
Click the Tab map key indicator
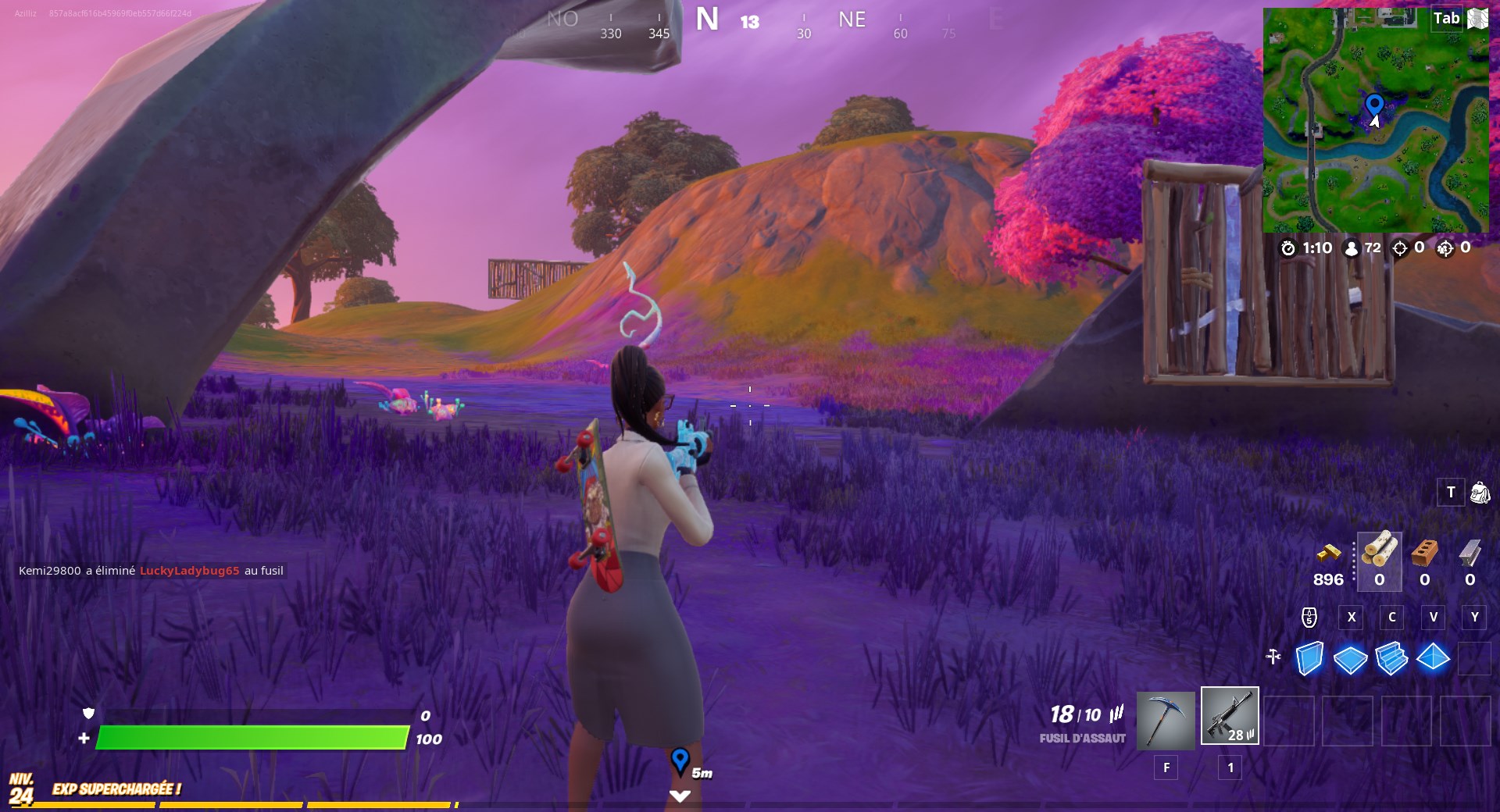pos(1446,17)
